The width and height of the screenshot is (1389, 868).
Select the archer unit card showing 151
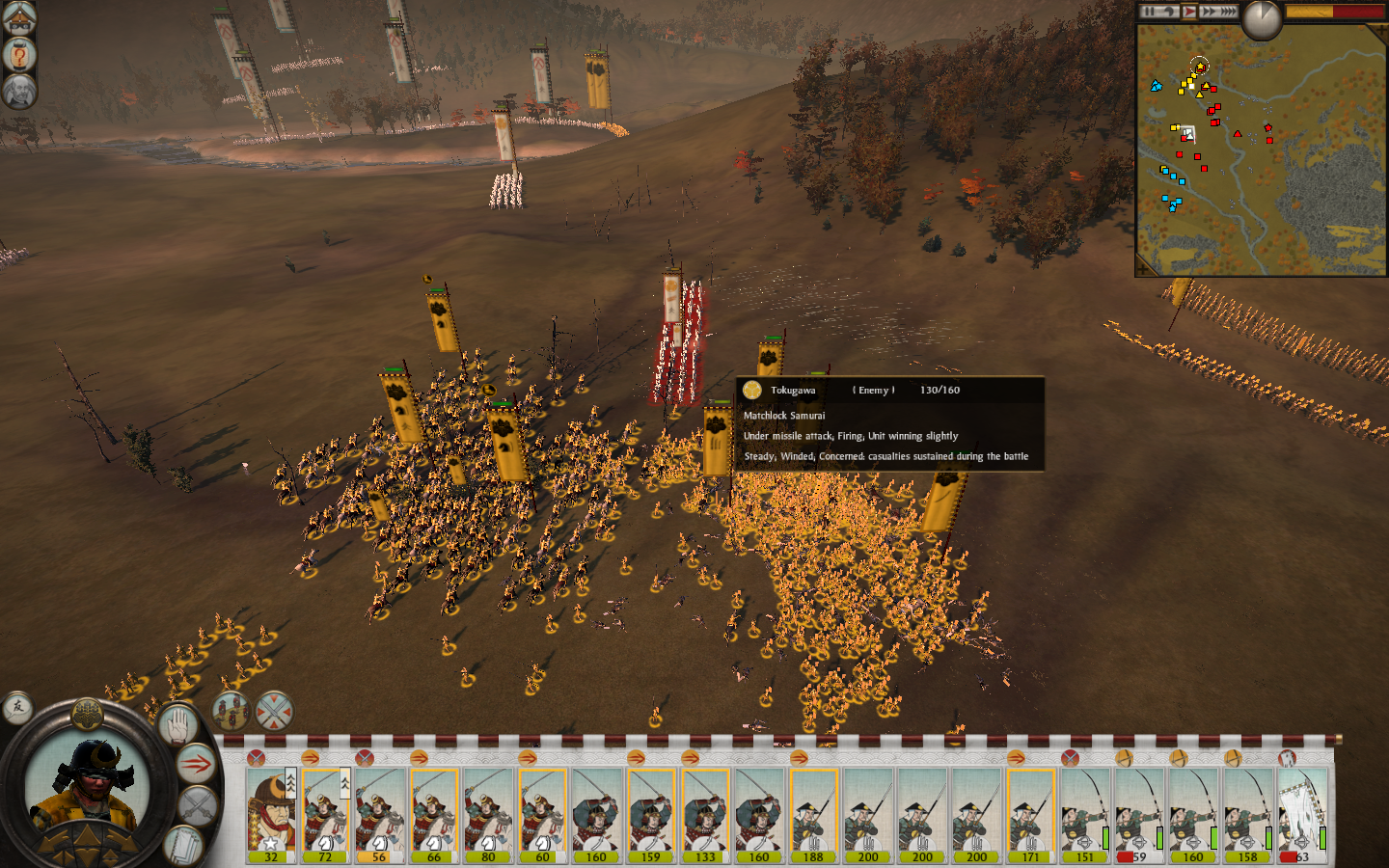tap(1085, 815)
